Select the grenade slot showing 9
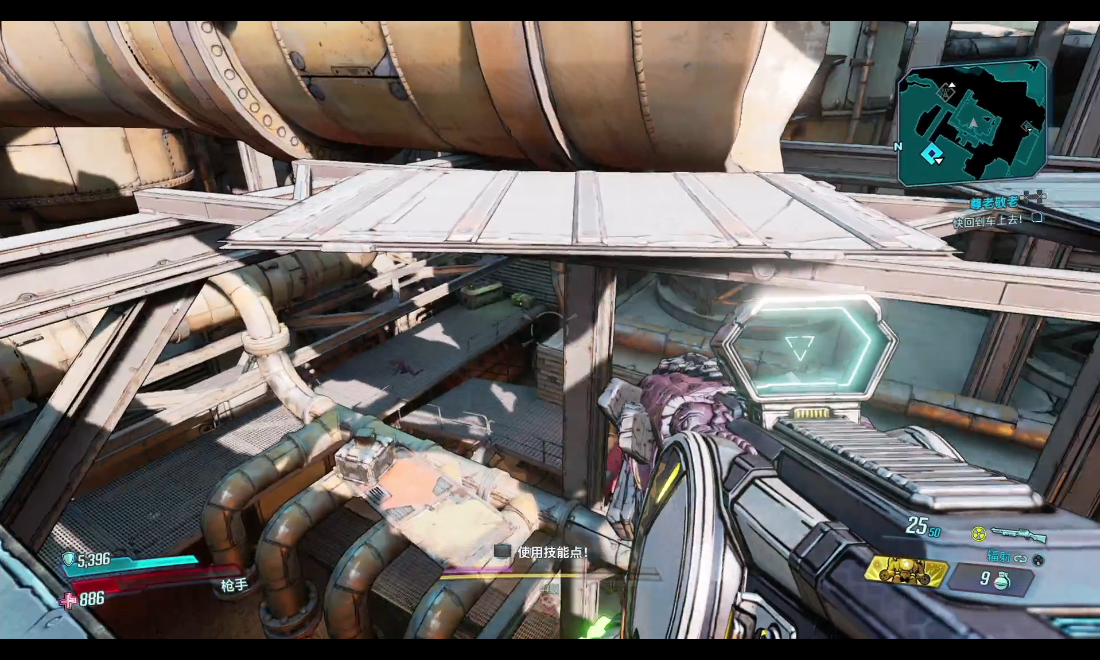 [x=990, y=579]
